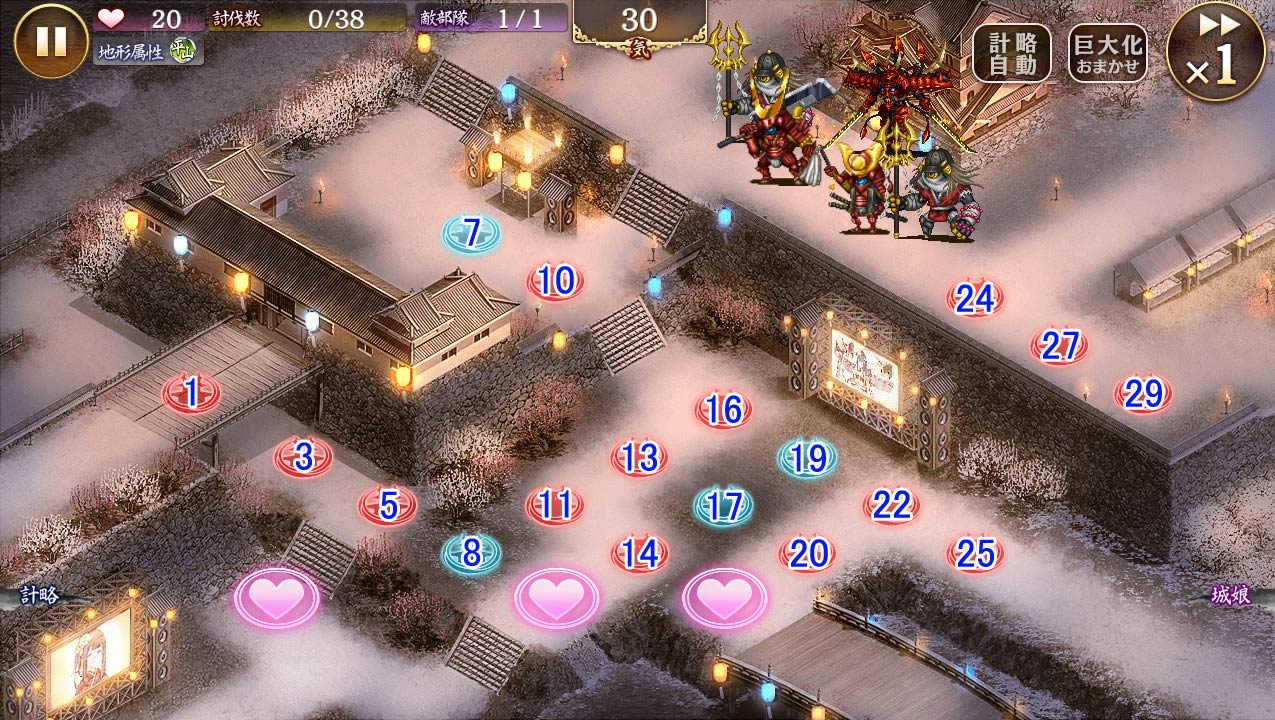Pick red placement tile number 16

click(723, 410)
